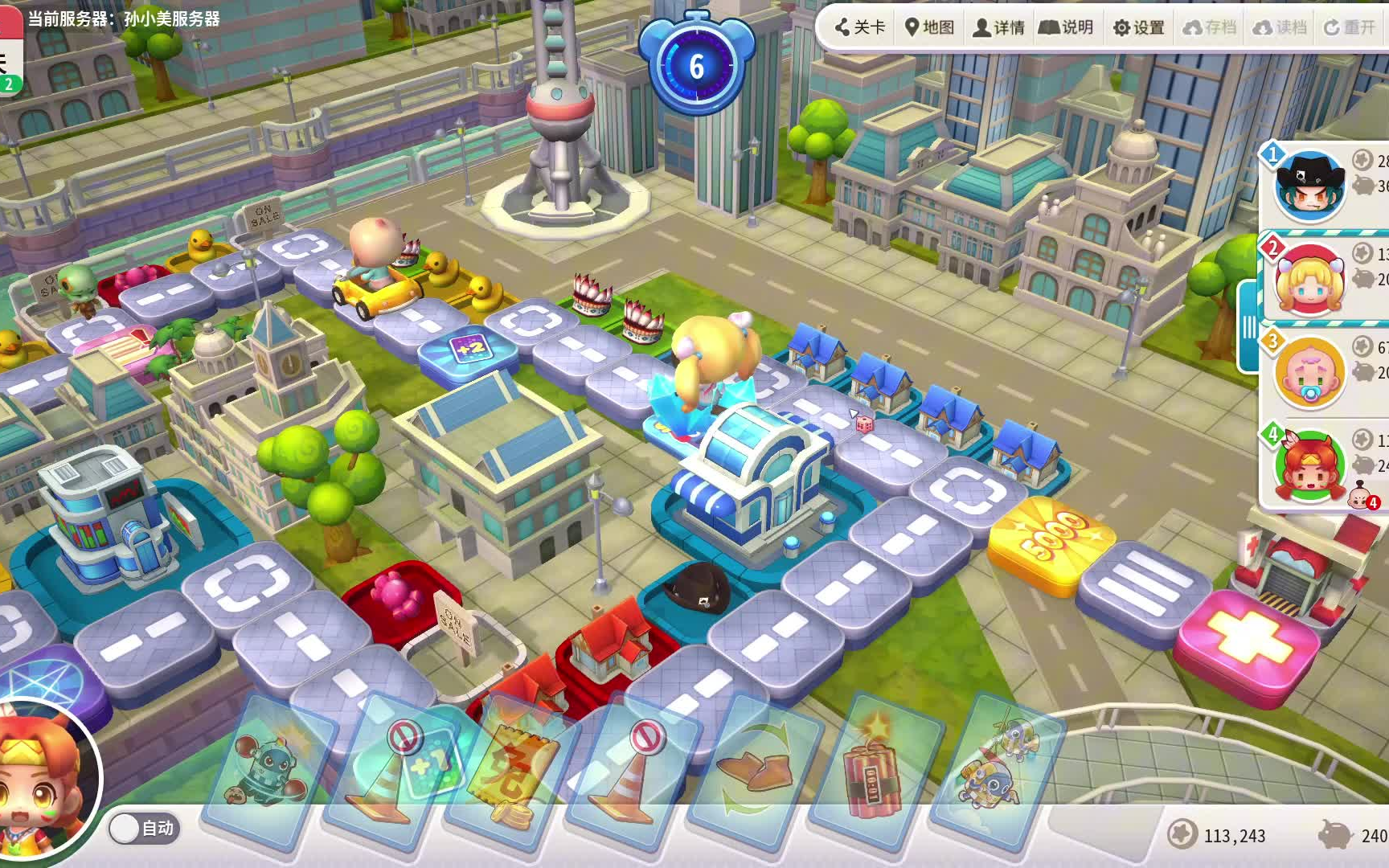Open the 设置 settings menu

(1138, 27)
